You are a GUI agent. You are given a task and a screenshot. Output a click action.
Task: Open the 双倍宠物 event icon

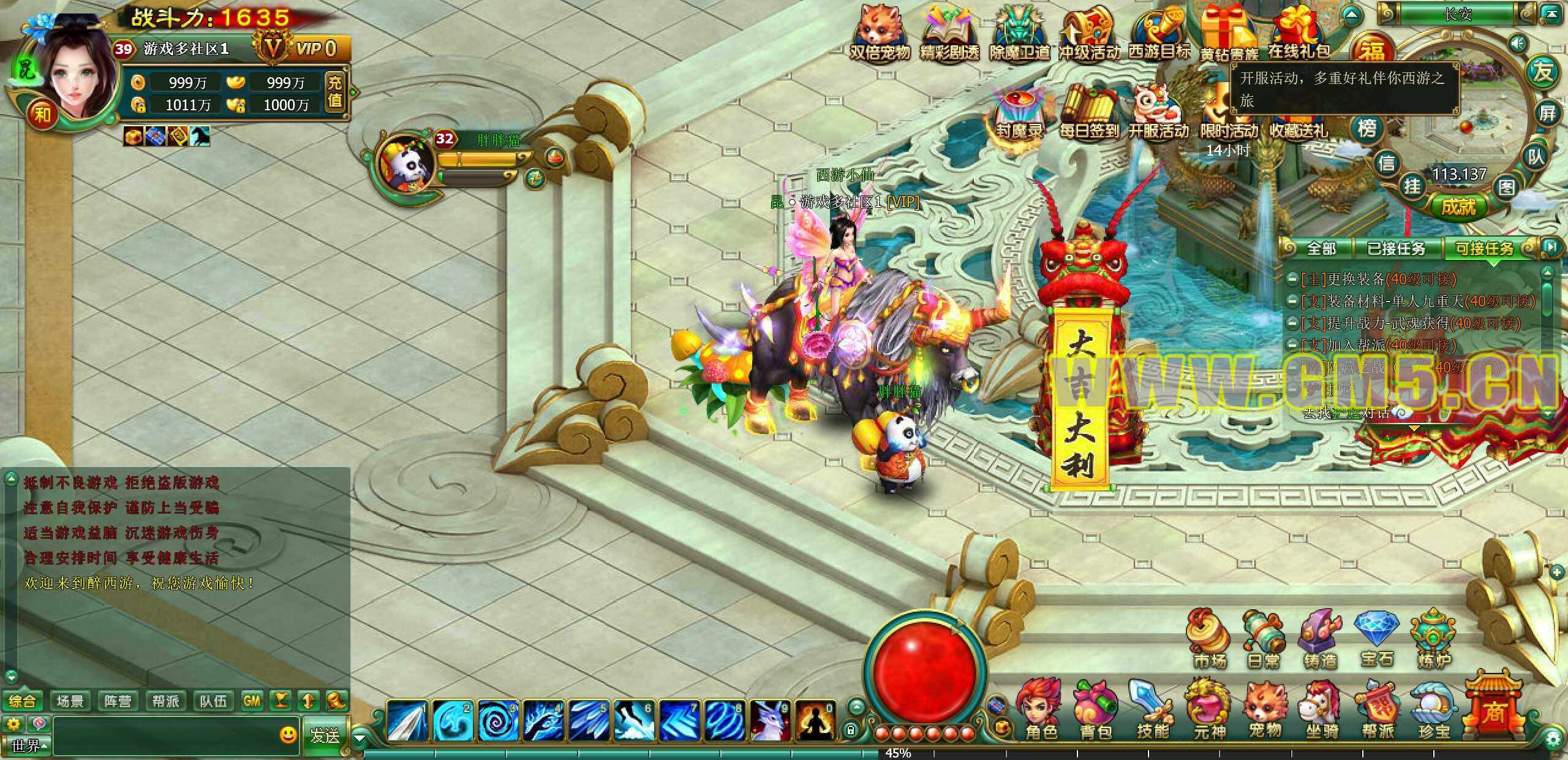tap(879, 34)
